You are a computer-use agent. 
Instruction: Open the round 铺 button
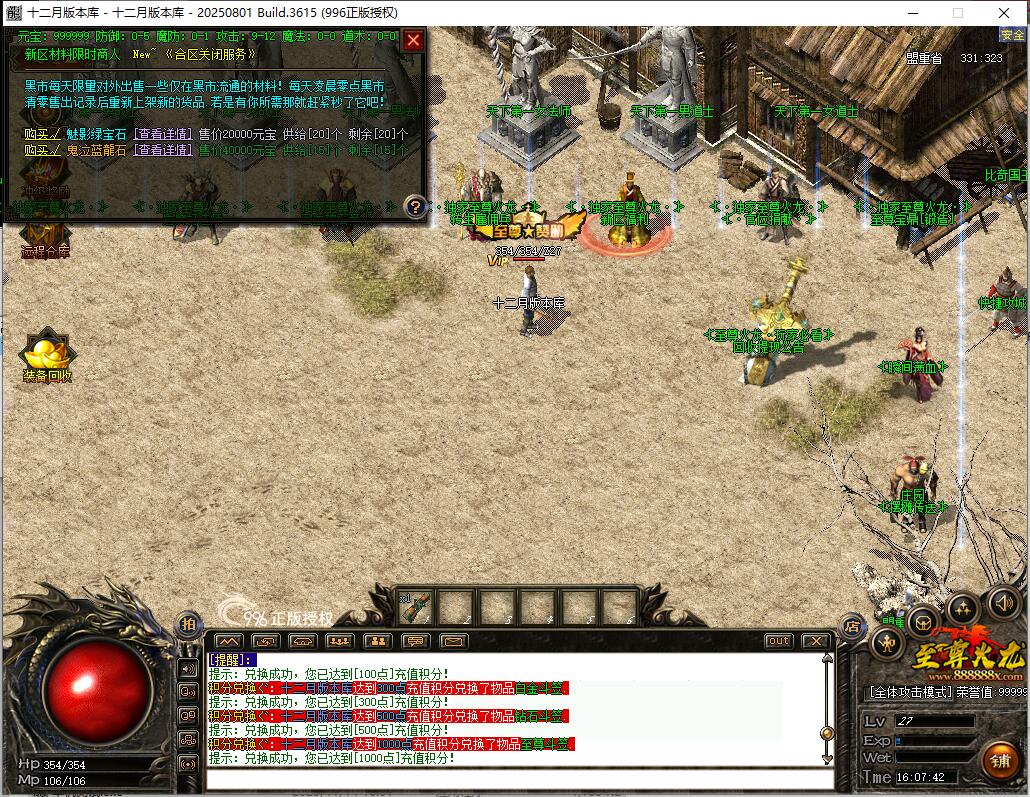pos(1000,762)
